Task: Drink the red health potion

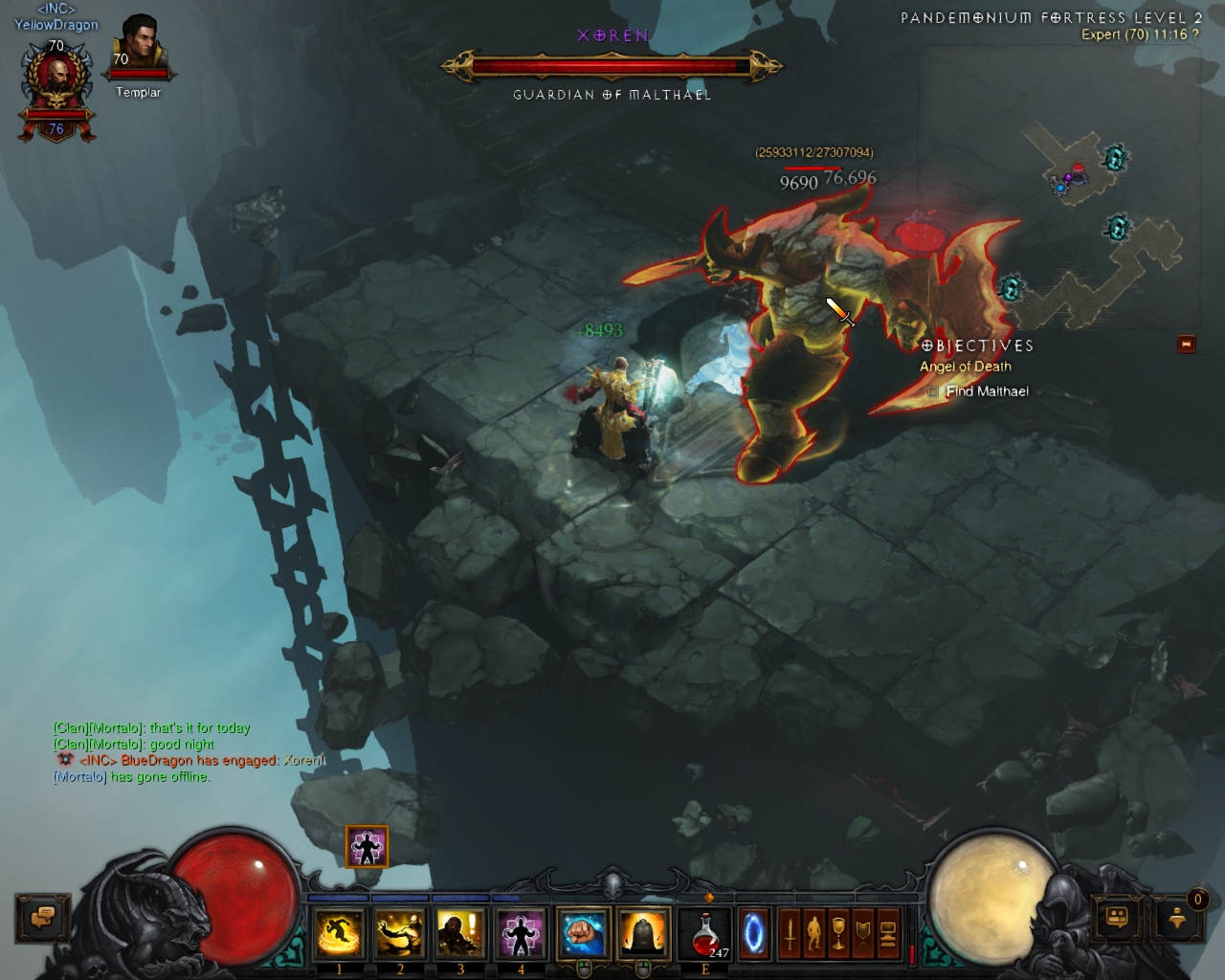Action: tap(705, 933)
